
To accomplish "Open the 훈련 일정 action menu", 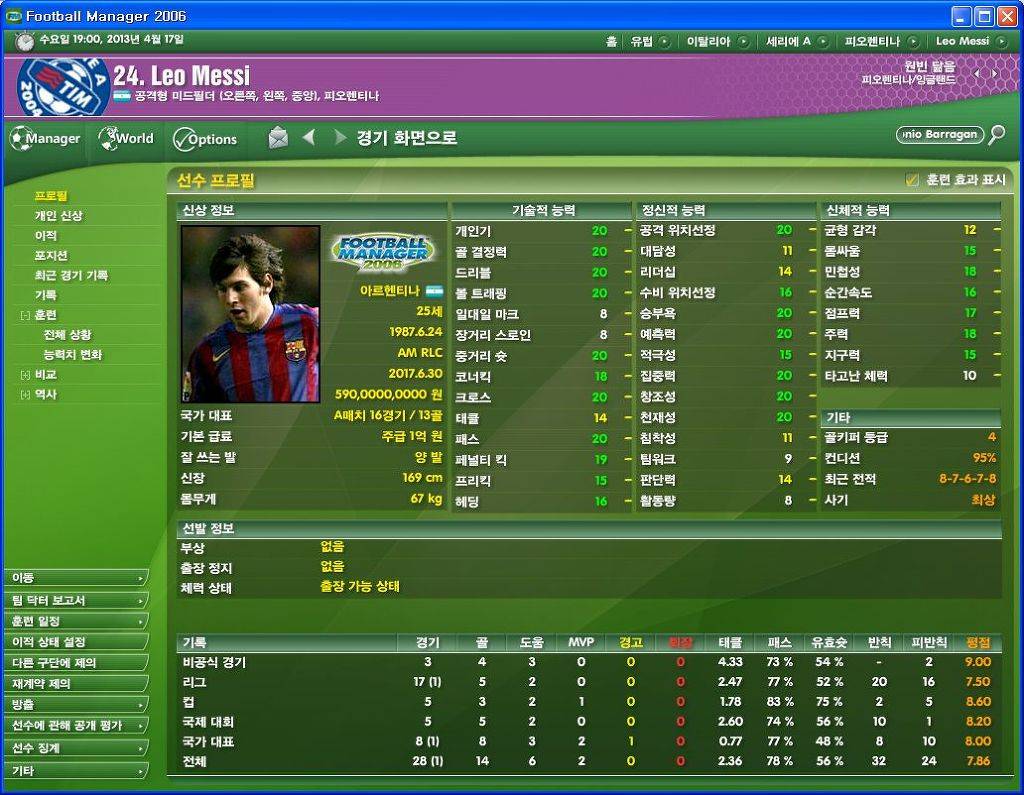I will point(76,621).
